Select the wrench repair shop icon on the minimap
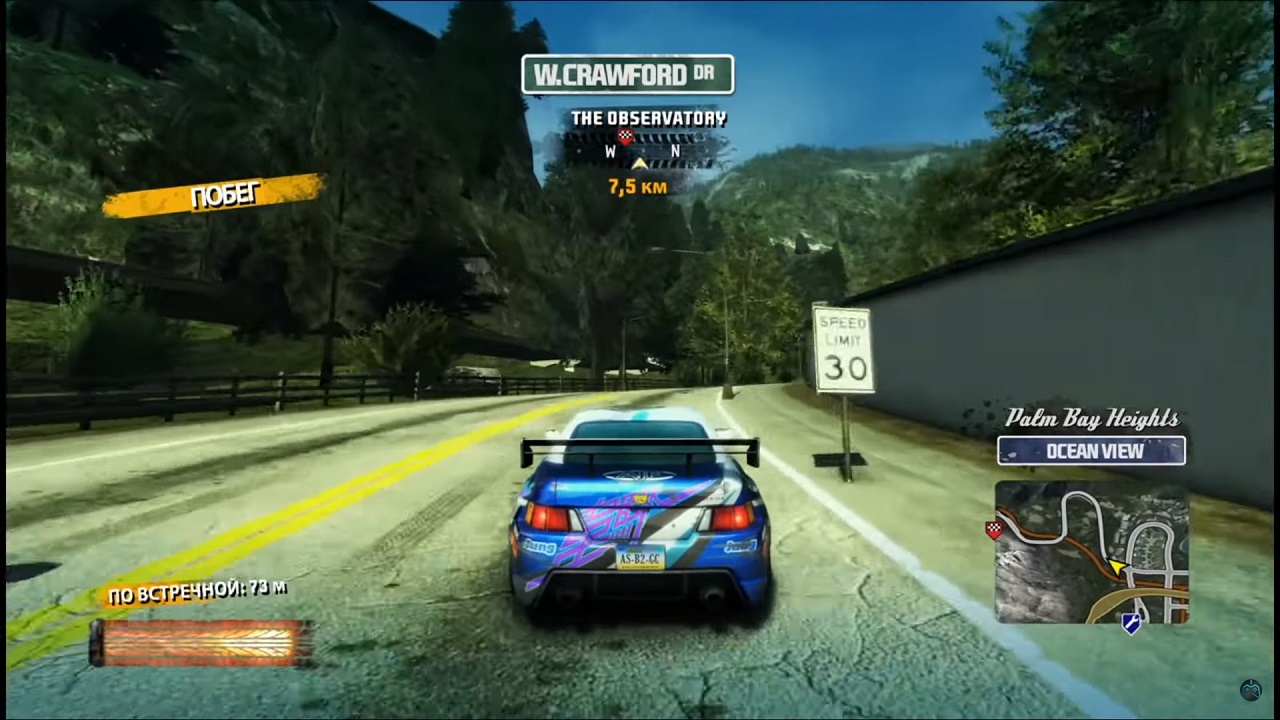This screenshot has width=1280, height=720. pyautogui.click(x=1132, y=622)
